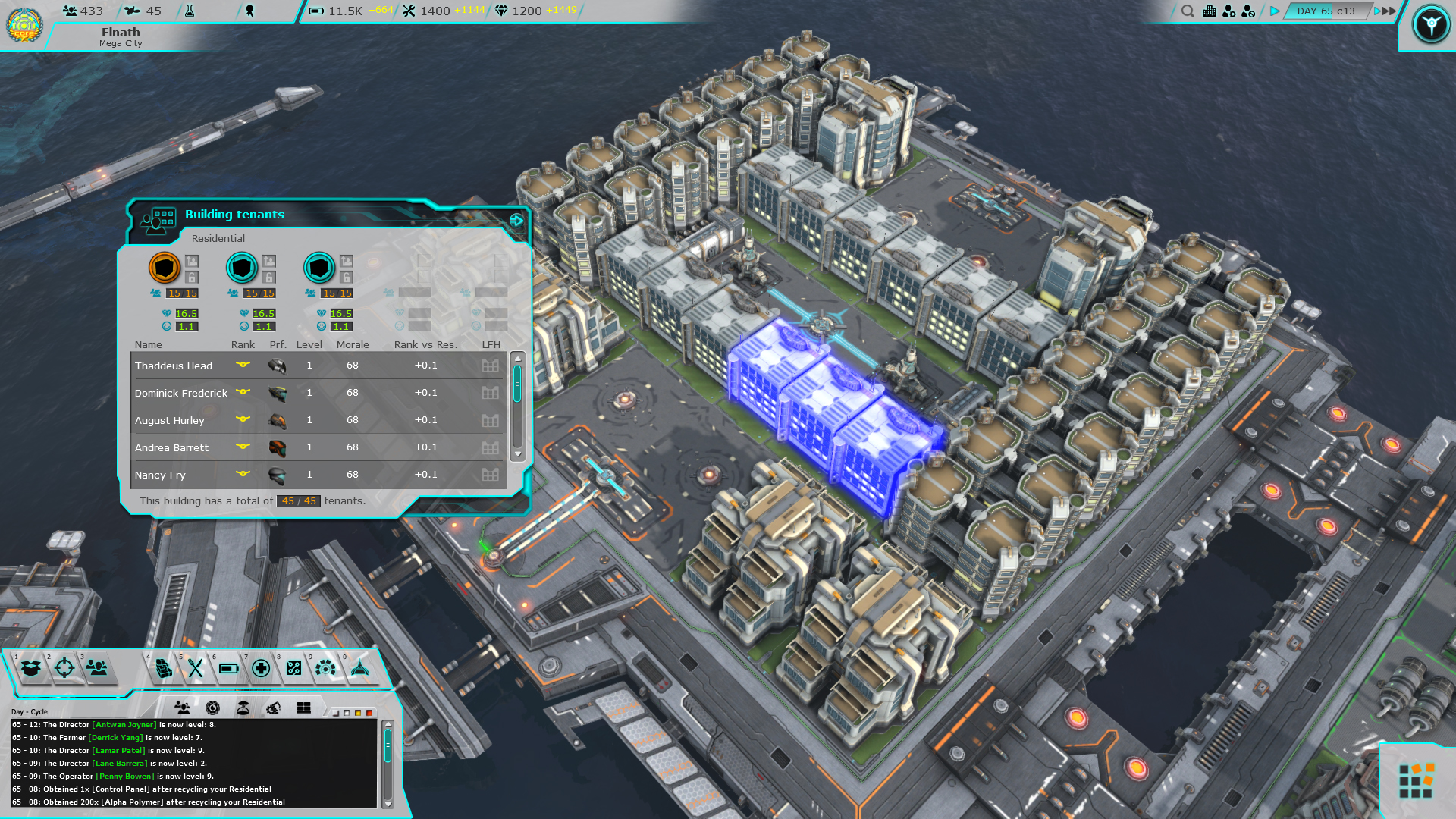Unlock the first residential building's padlock

pos(190,278)
